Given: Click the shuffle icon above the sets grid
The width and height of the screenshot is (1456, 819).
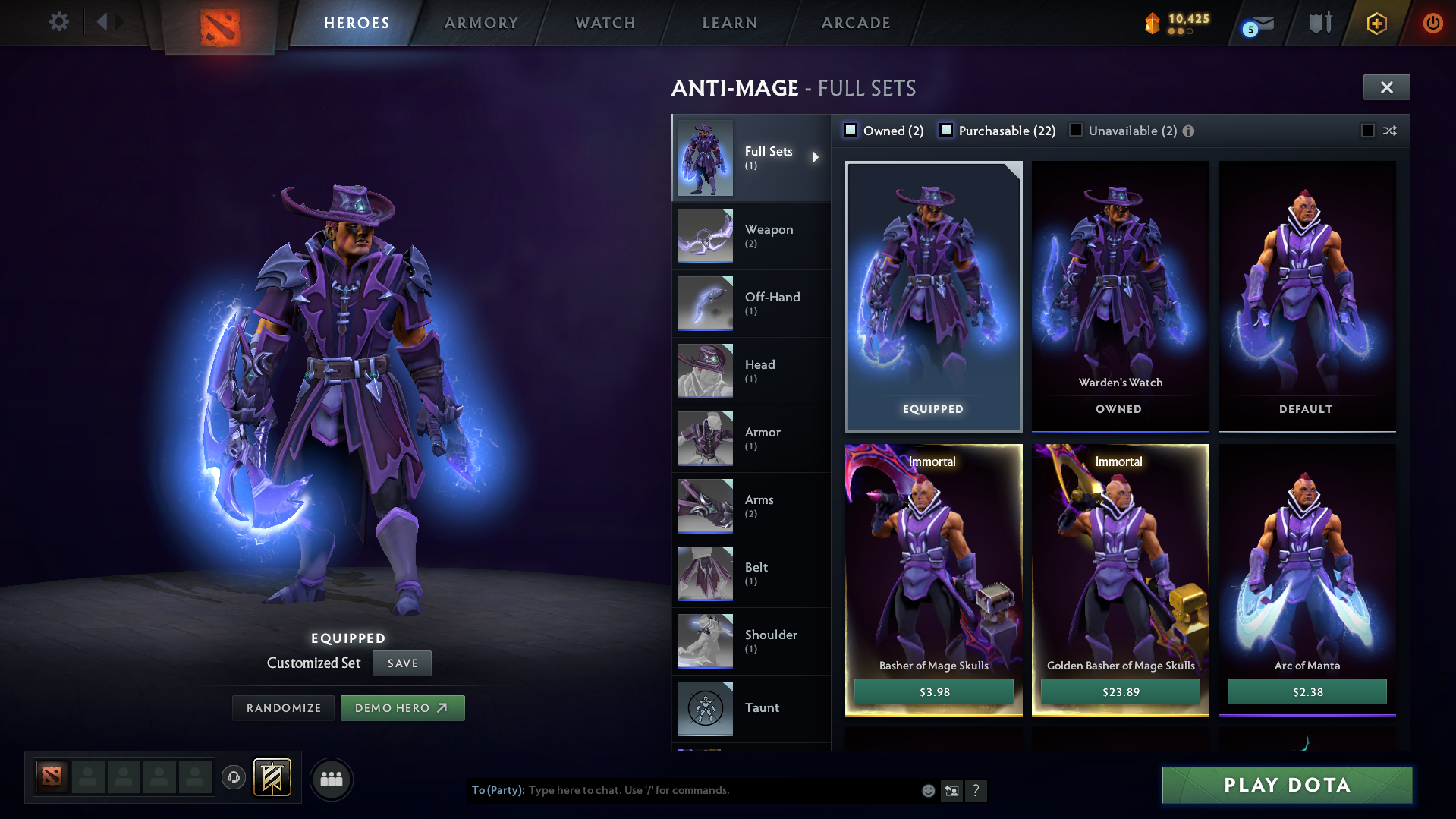Looking at the screenshot, I should coord(1391,131).
